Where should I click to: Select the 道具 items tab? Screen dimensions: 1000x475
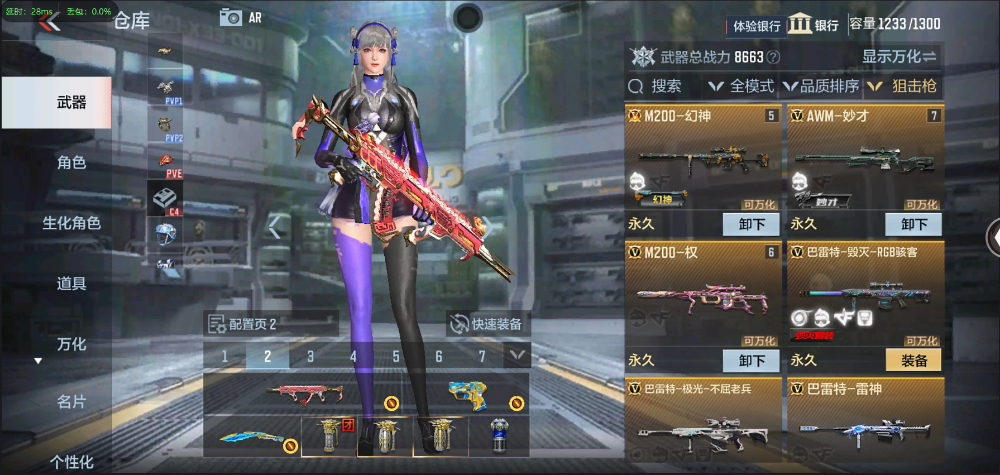[x=71, y=283]
